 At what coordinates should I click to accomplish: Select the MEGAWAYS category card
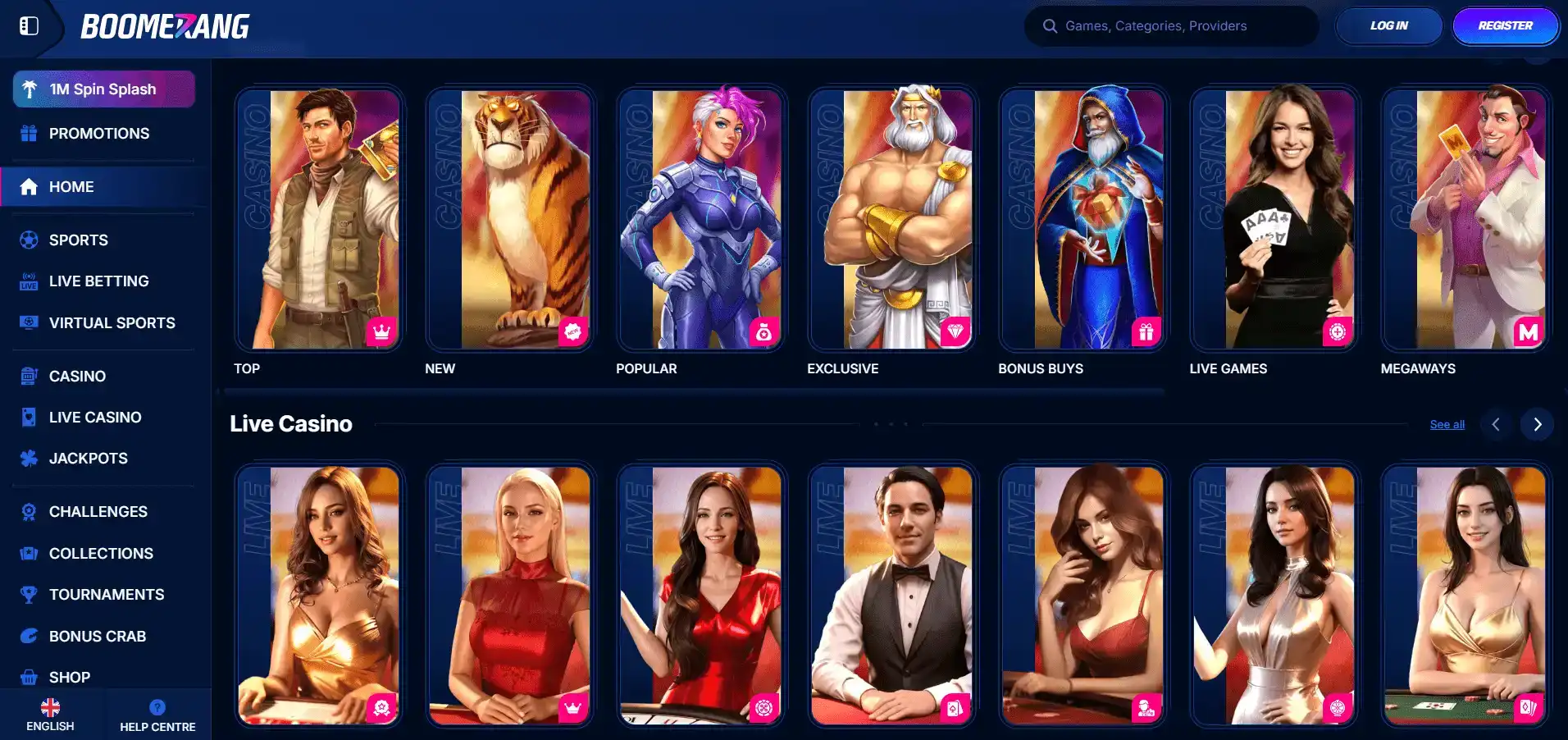click(x=1465, y=219)
